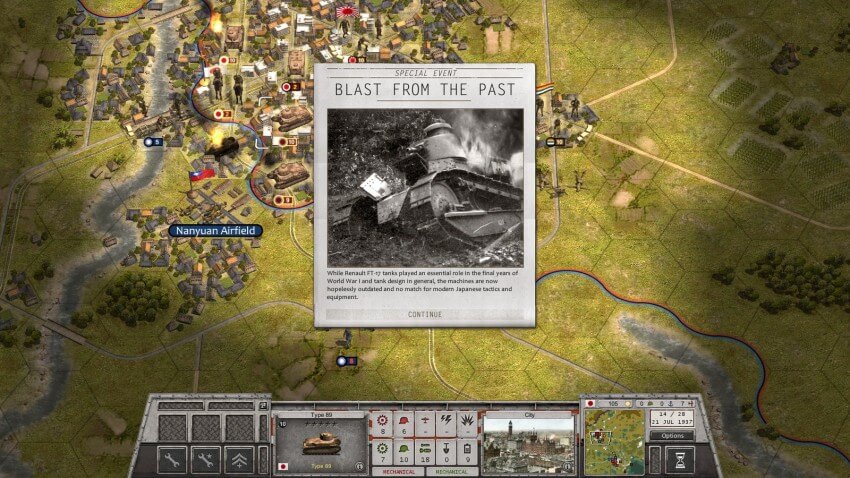850x478 pixels.
Task: Click the City terrain preview image
Action: coord(527,443)
